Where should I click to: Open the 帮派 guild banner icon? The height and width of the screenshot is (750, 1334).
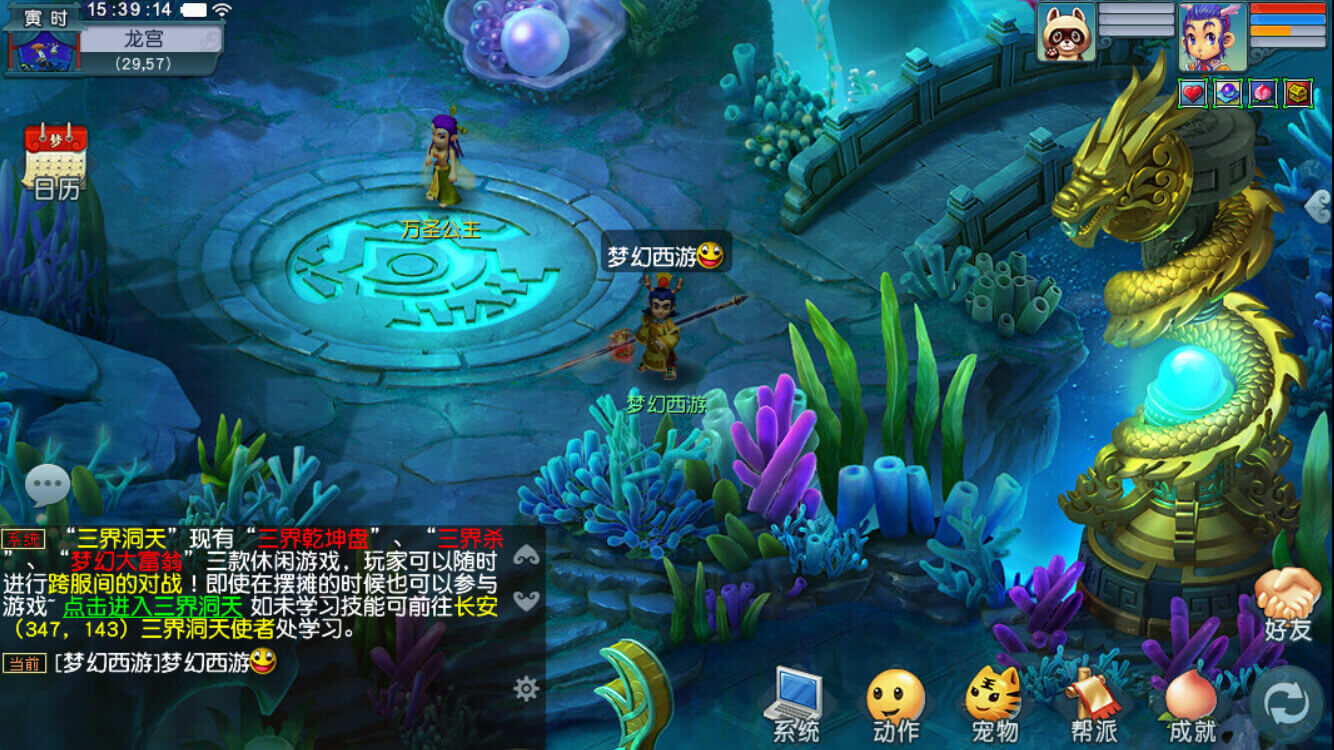(1093, 692)
